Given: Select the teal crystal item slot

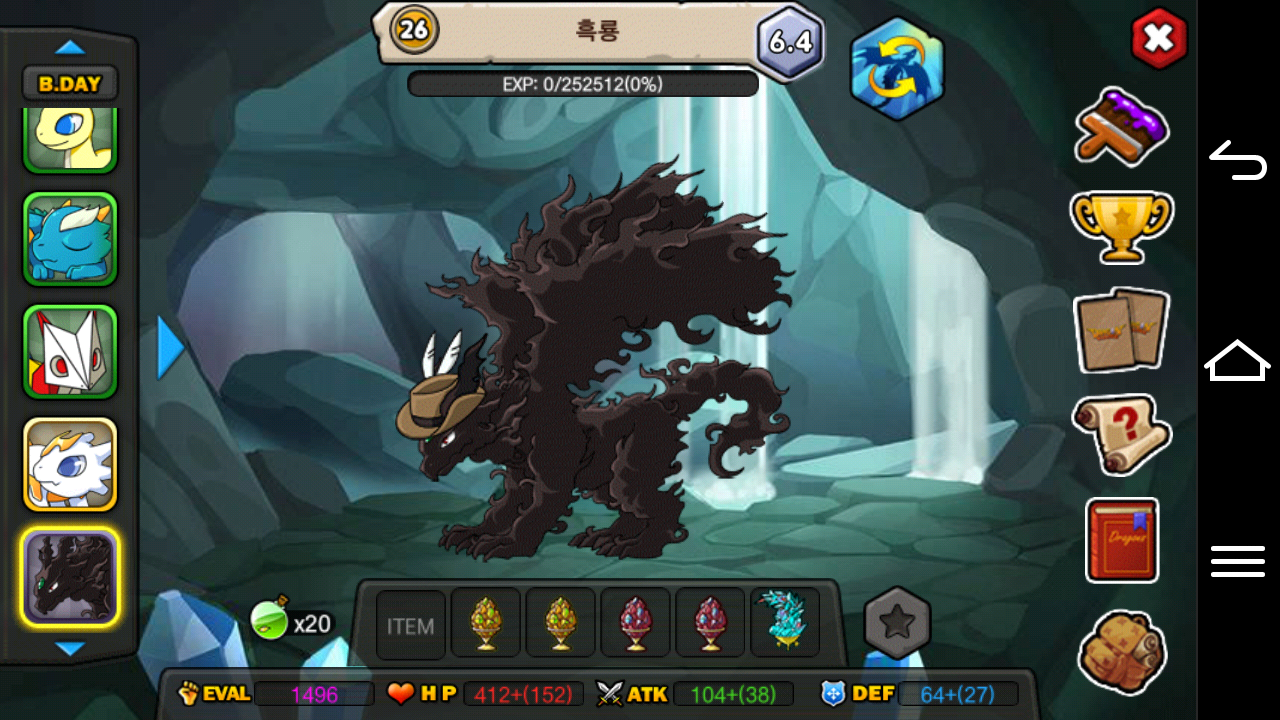Looking at the screenshot, I should tap(785, 622).
